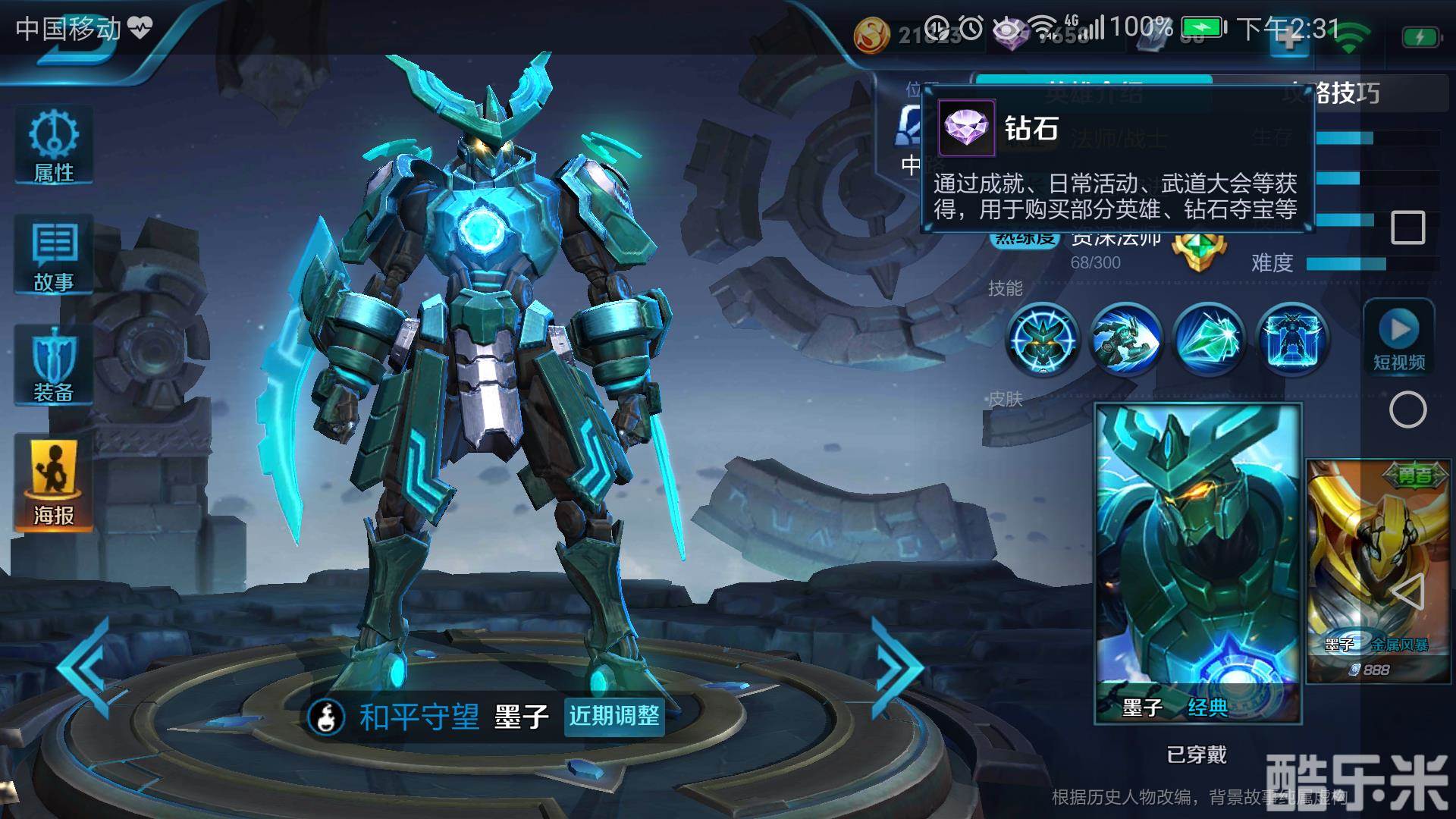Select the first passive skill icon
Image resolution: width=1456 pixels, height=819 pixels.
(x=1043, y=338)
